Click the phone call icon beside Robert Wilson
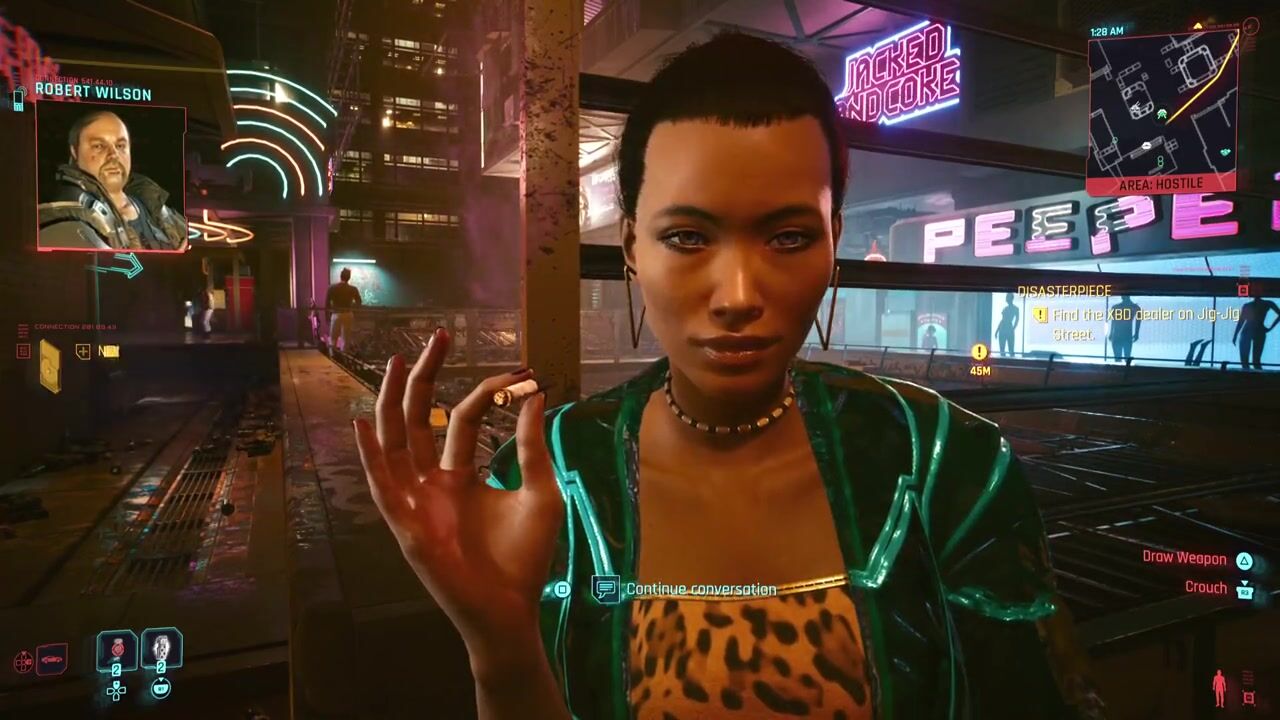This screenshot has height=720, width=1280. tap(18, 98)
